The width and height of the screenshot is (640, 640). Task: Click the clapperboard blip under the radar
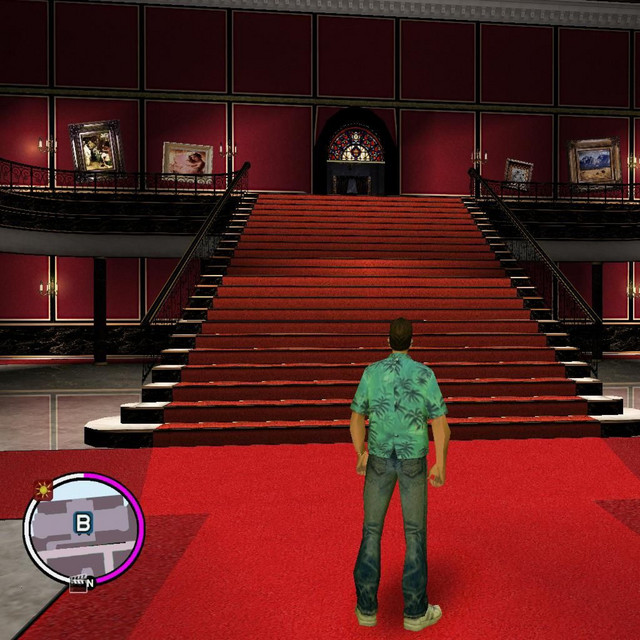[x=76, y=584]
